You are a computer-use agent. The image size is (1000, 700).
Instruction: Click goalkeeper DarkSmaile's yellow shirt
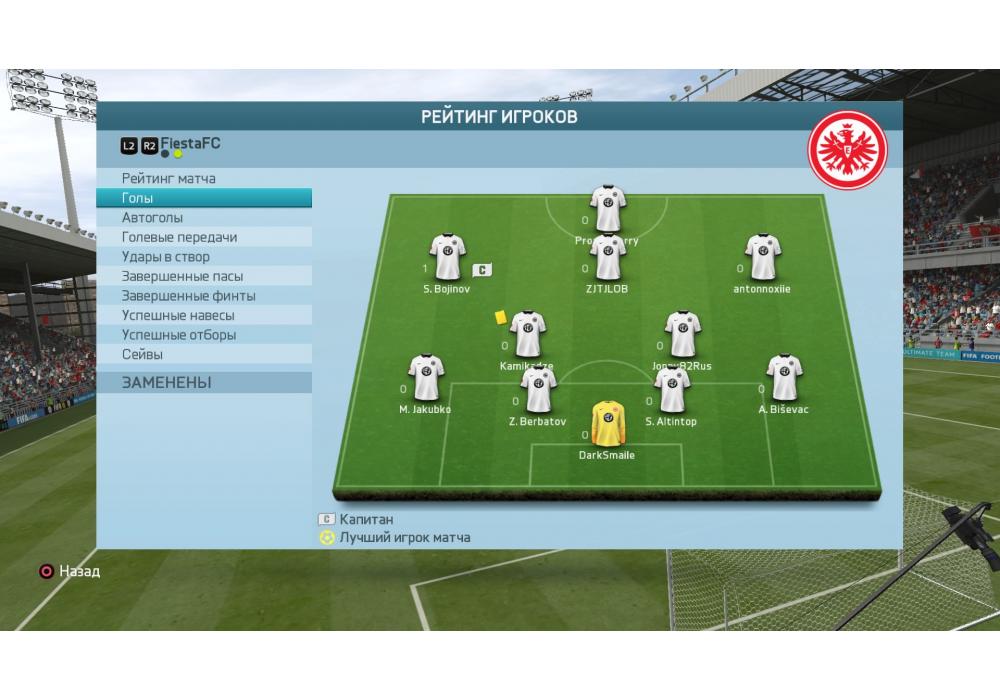(x=606, y=424)
